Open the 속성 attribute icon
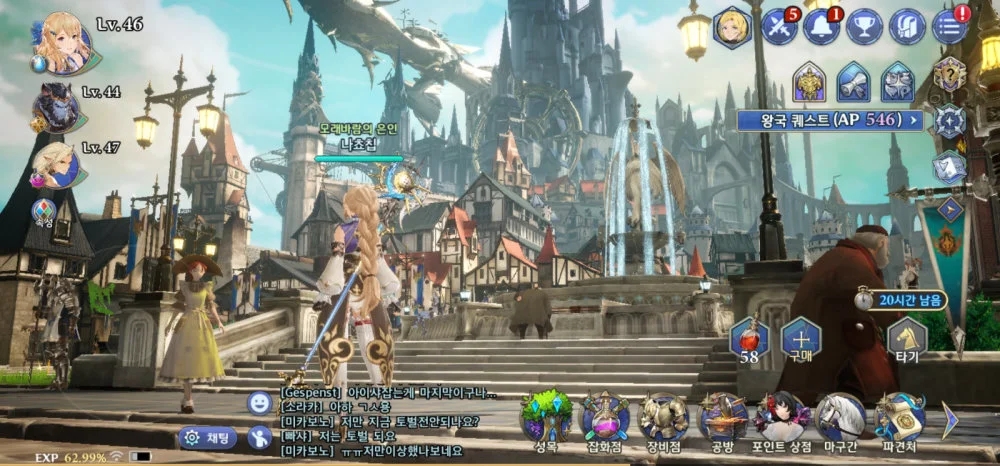Image resolution: width=1000 pixels, height=466 pixels. [43, 211]
